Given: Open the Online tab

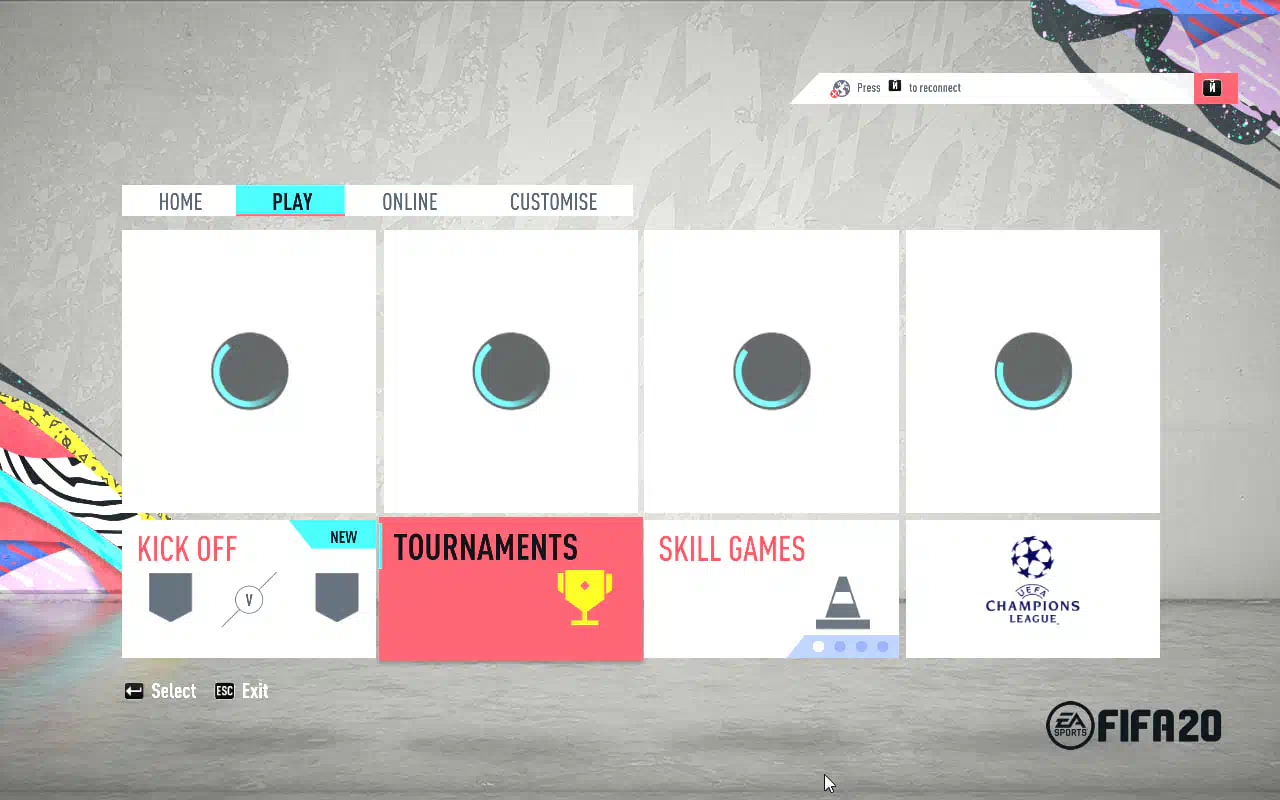Looking at the screenshot, I should [x=410, y=201].
